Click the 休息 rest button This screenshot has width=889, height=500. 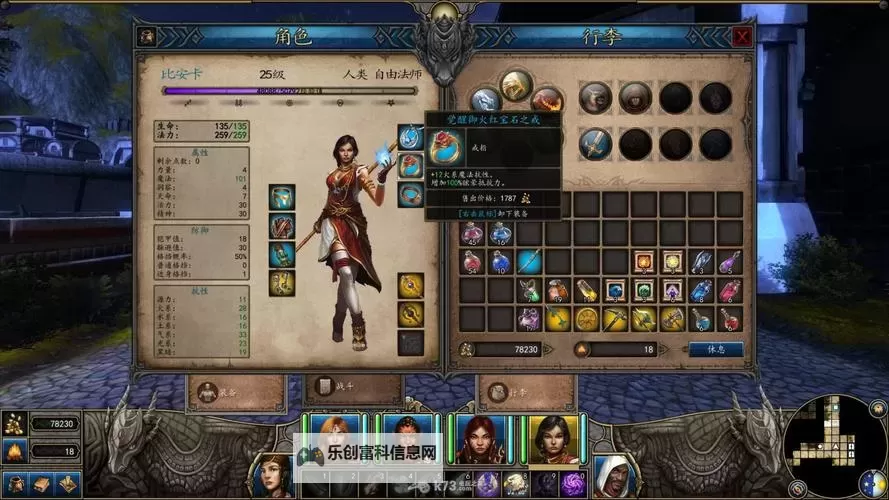715,350
